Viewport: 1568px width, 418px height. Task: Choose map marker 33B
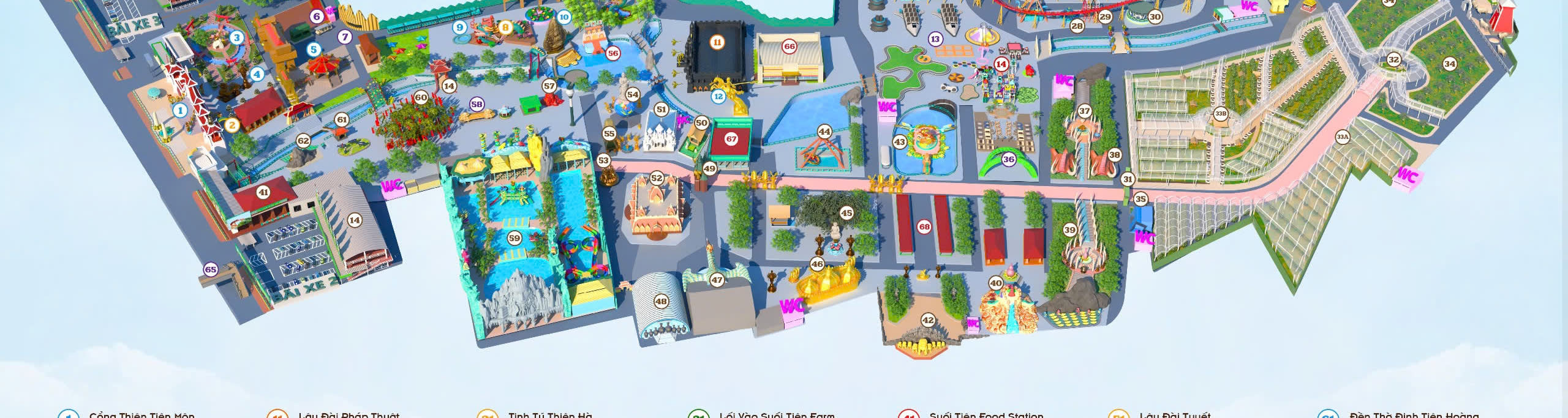coord(1221,114)
